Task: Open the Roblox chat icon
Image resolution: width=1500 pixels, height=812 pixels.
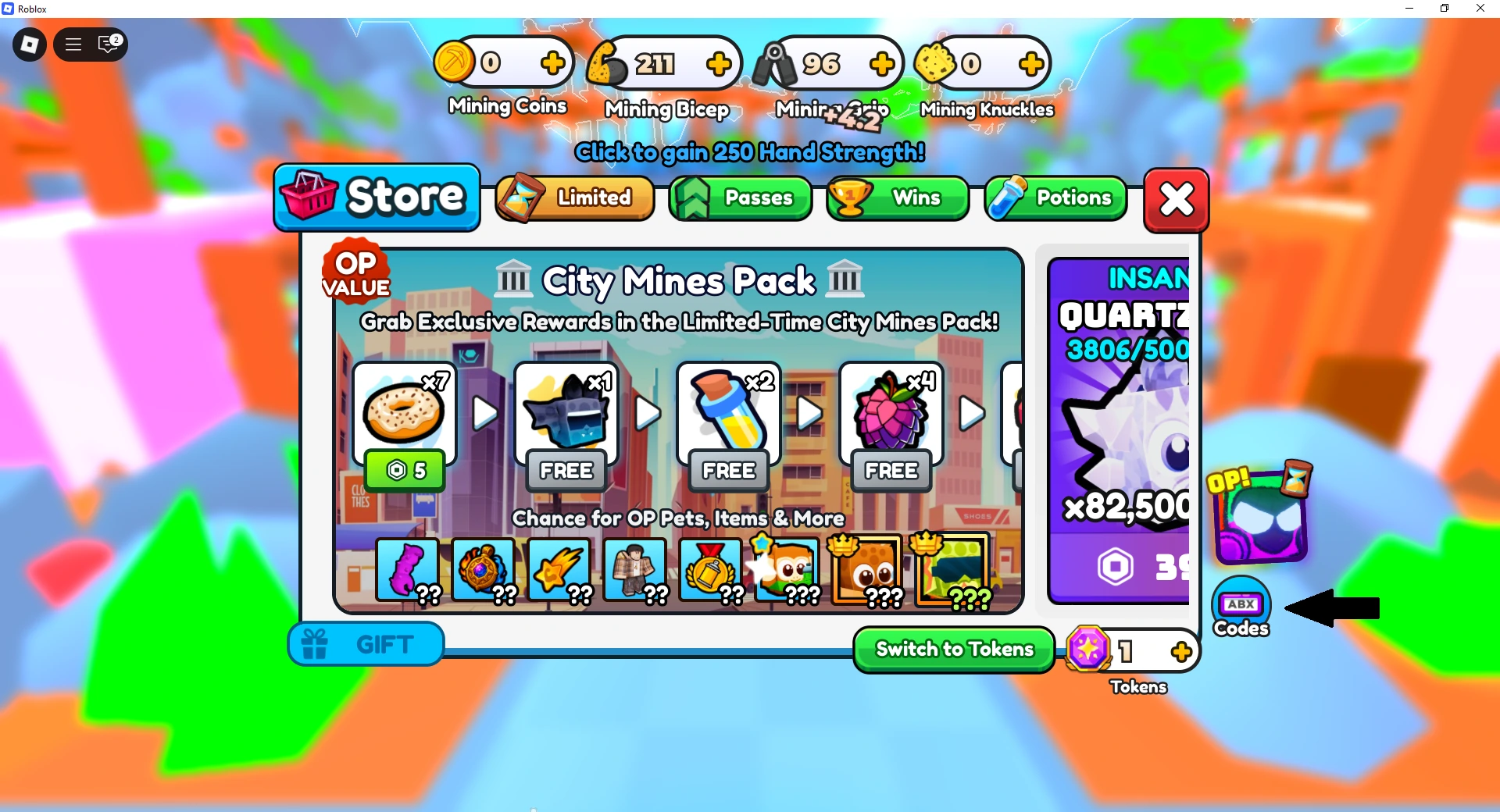Action: (109, 45)
